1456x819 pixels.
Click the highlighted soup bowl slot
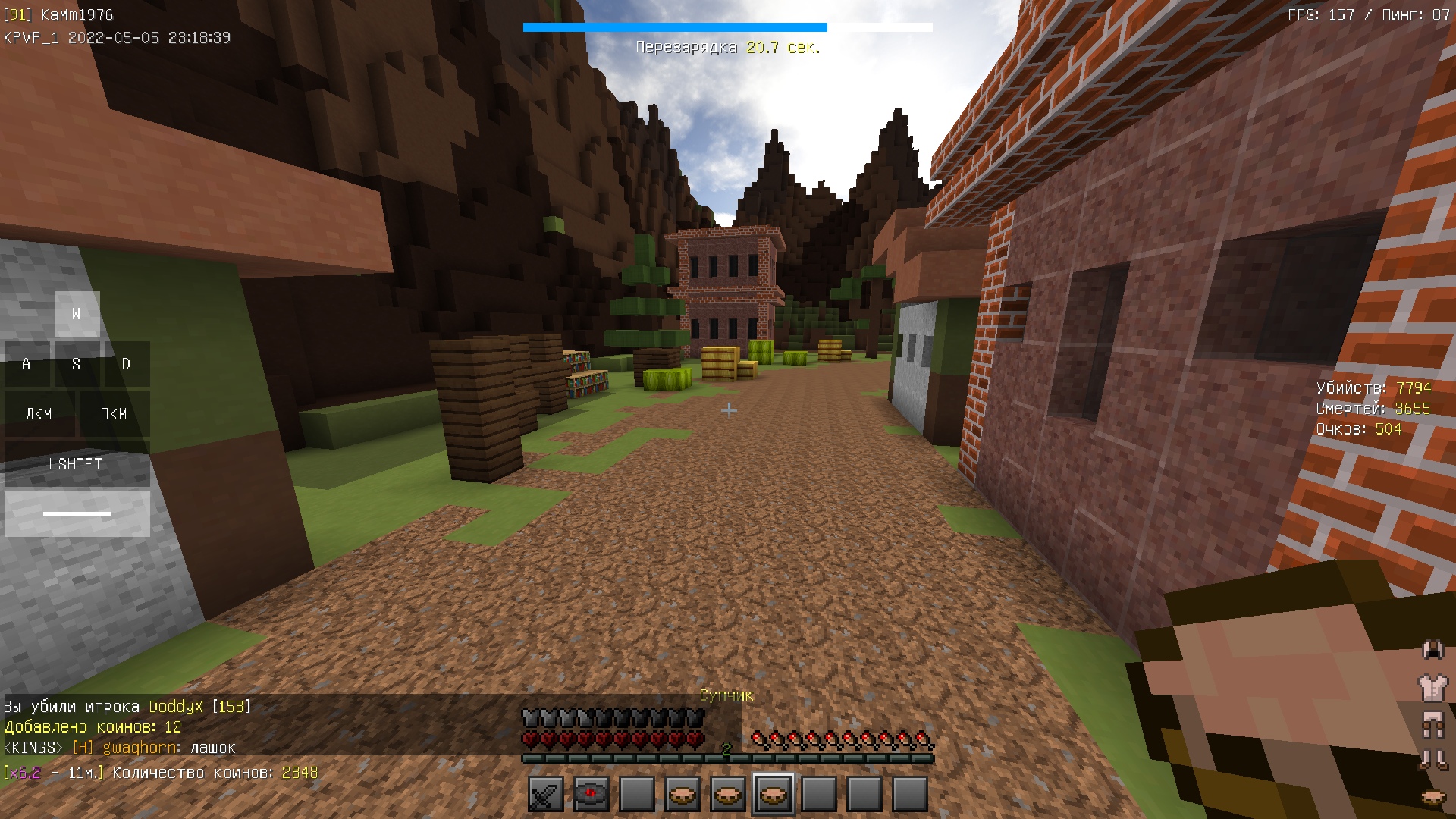773,794
